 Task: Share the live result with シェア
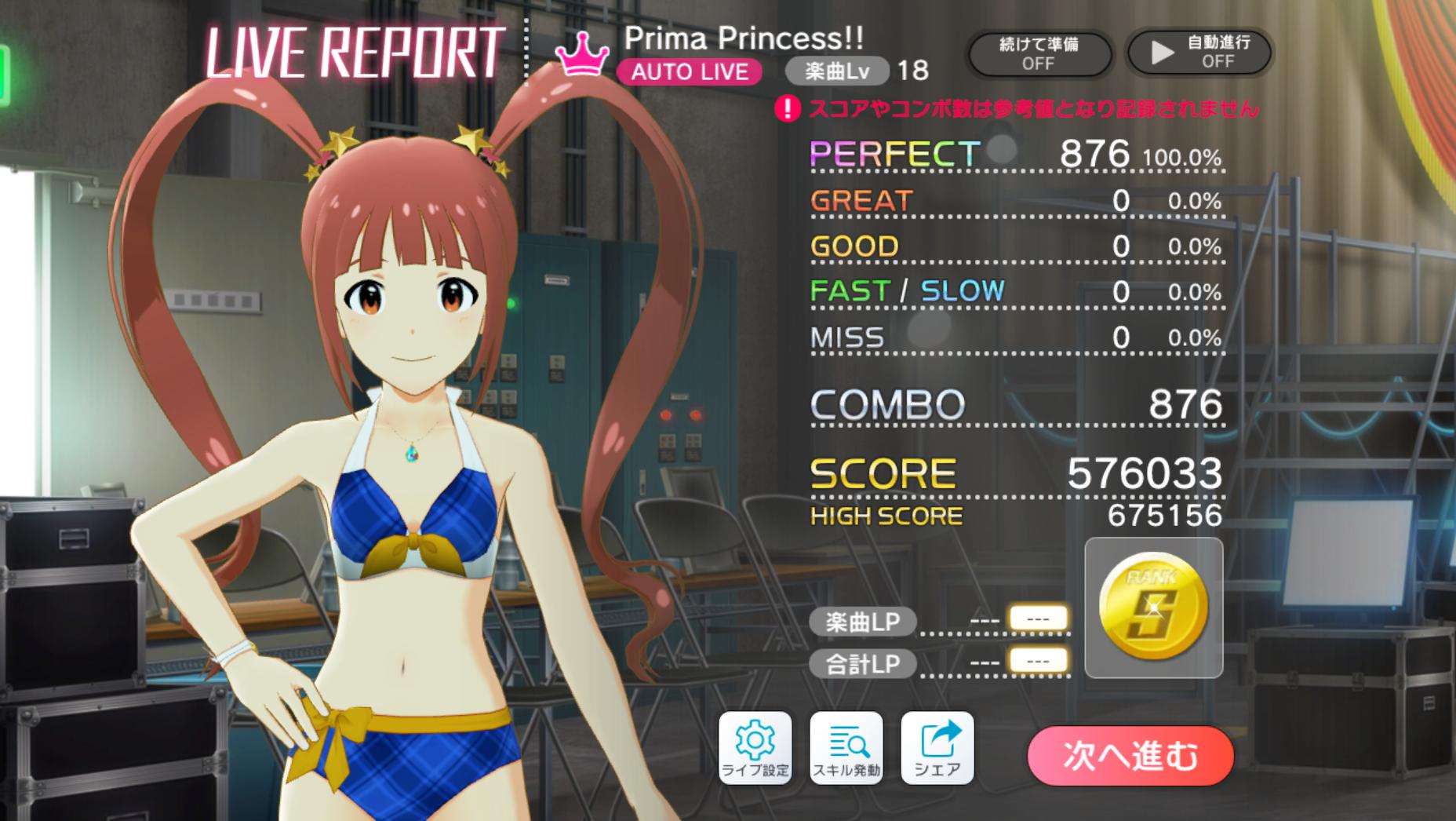[937, 747]
